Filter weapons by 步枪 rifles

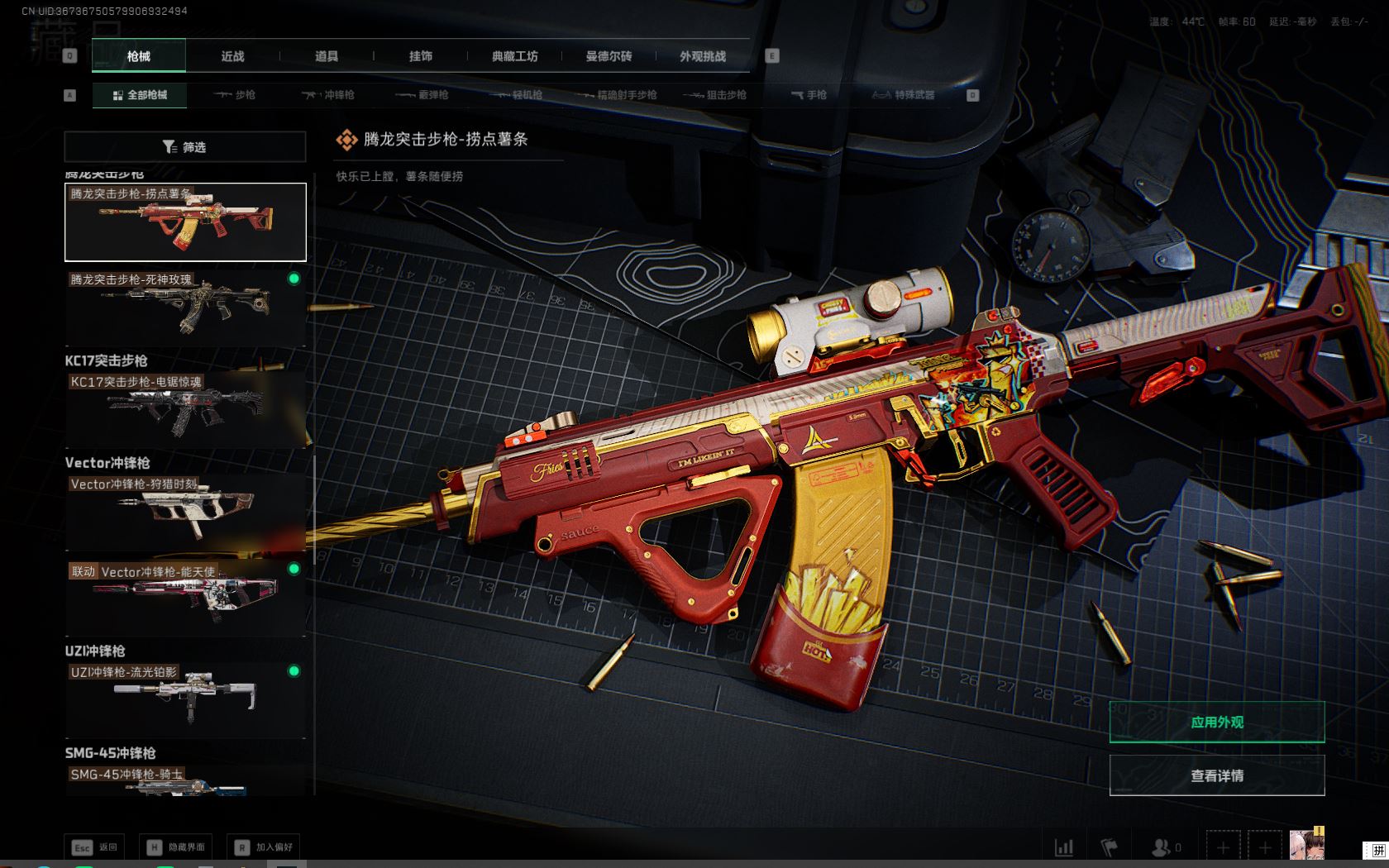[235, 95]
